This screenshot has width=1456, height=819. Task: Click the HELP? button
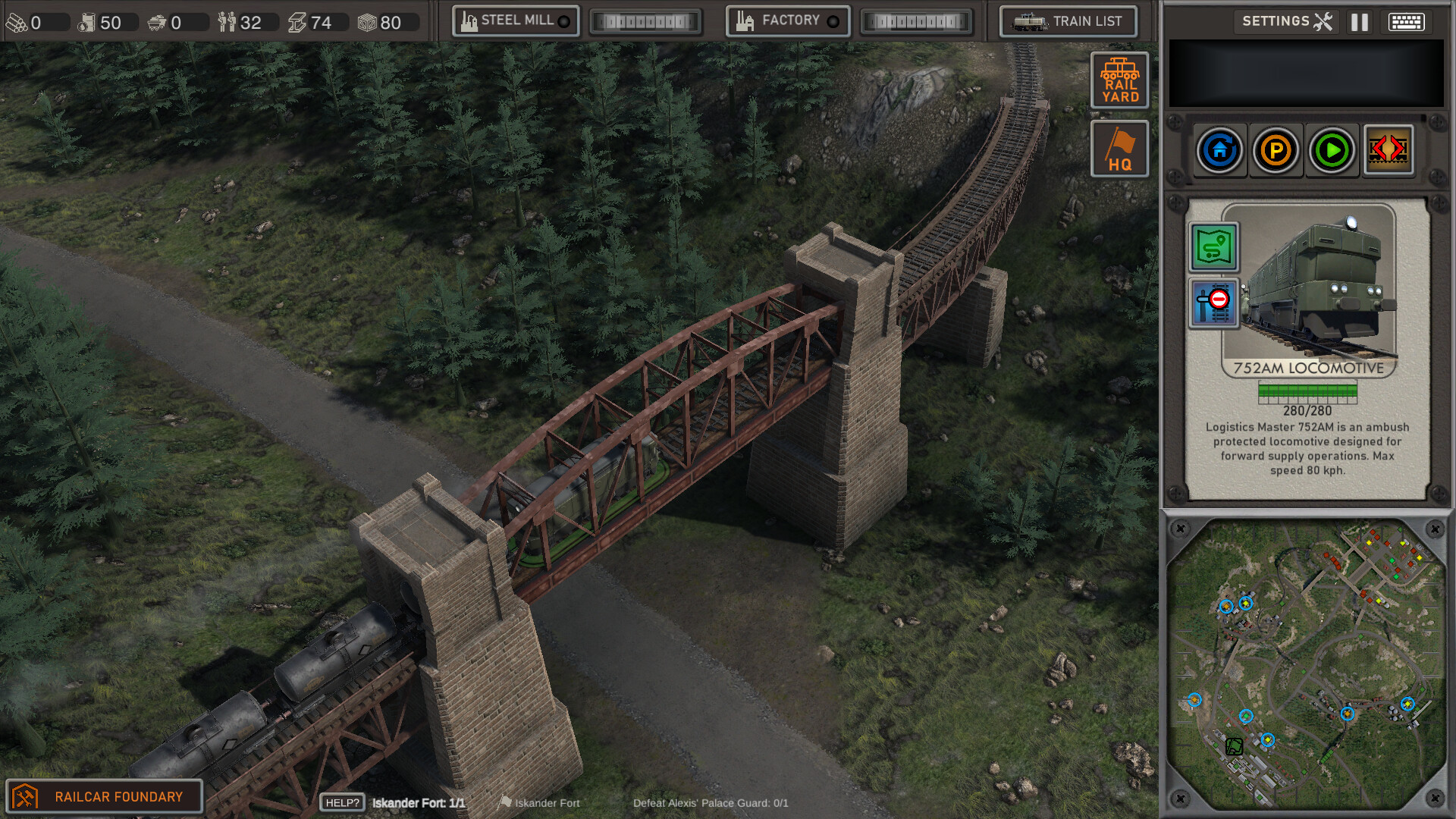click(x=341, y=802)
